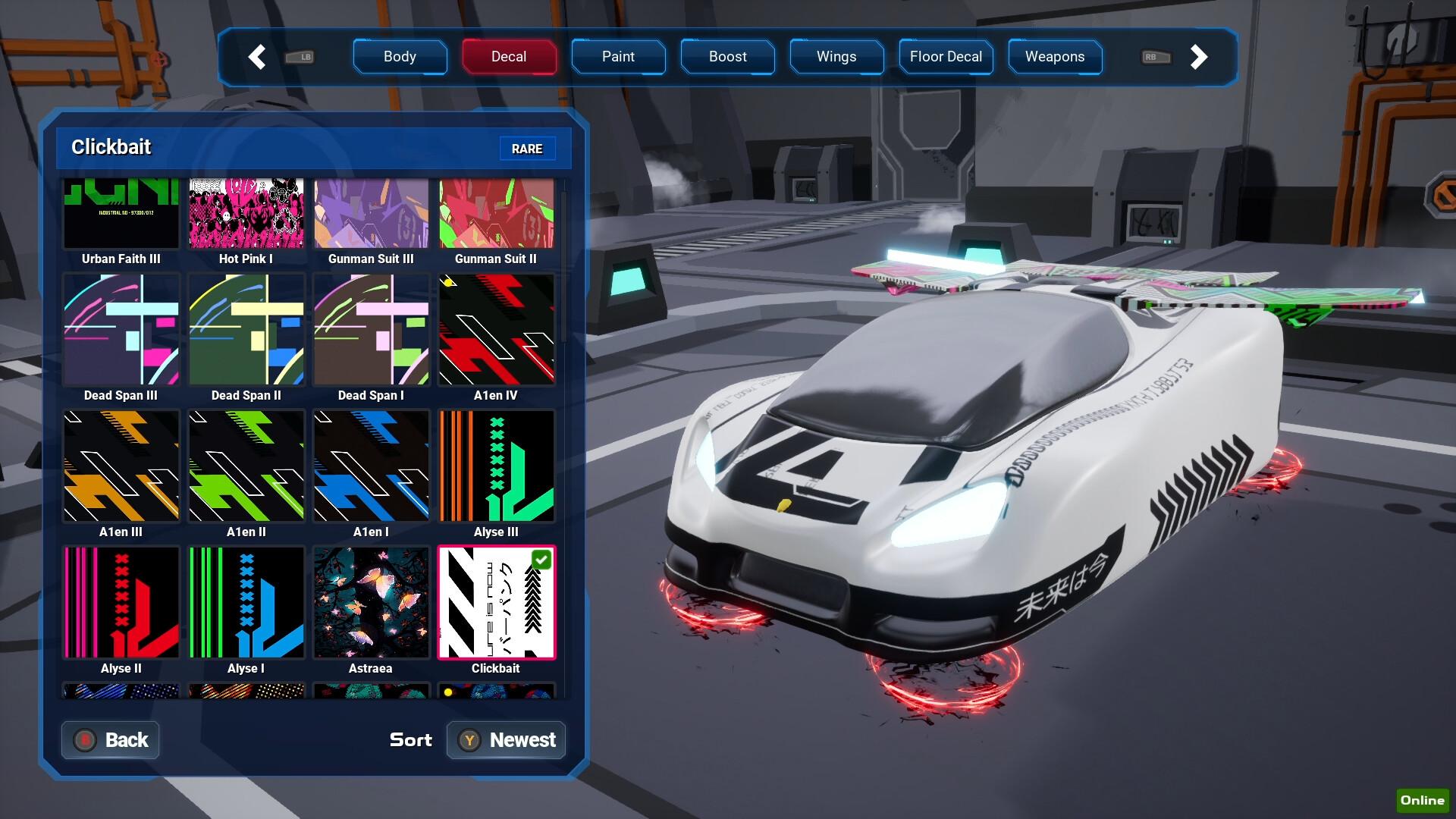
Task: Open the Floor Decal tab
Action: (946, 57)
